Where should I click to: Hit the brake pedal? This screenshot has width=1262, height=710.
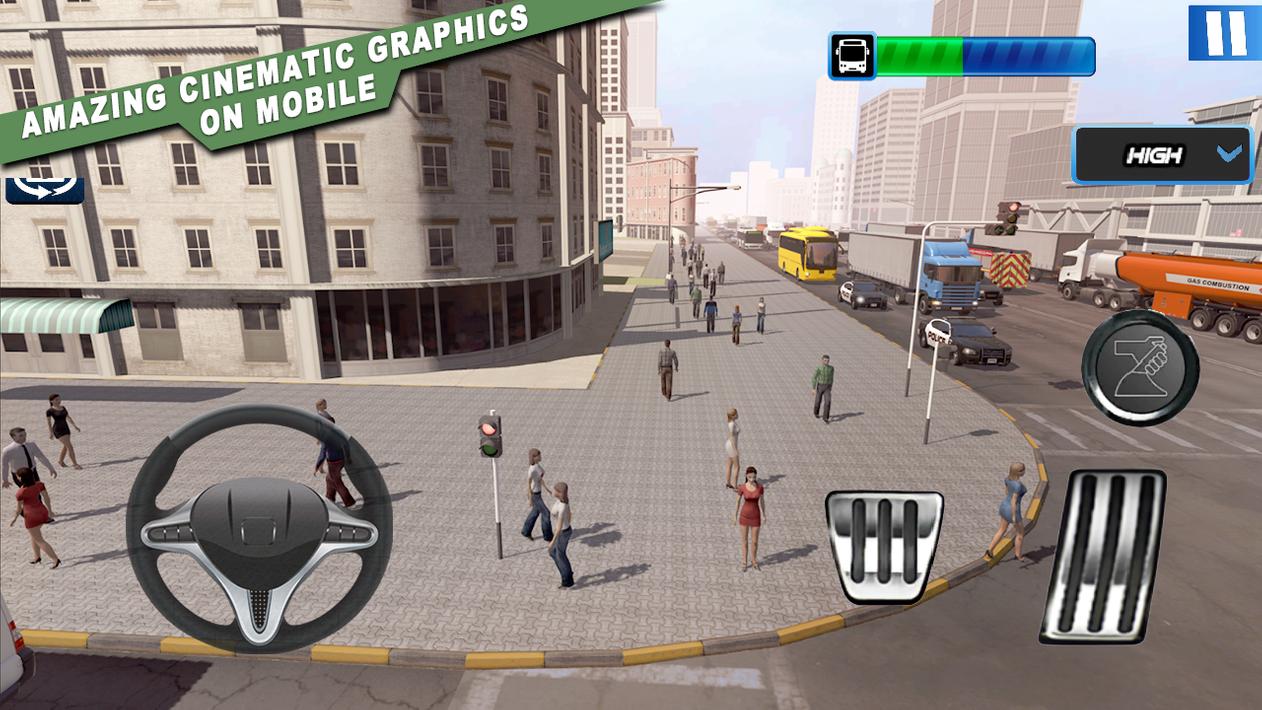click(x=884, y=545)
